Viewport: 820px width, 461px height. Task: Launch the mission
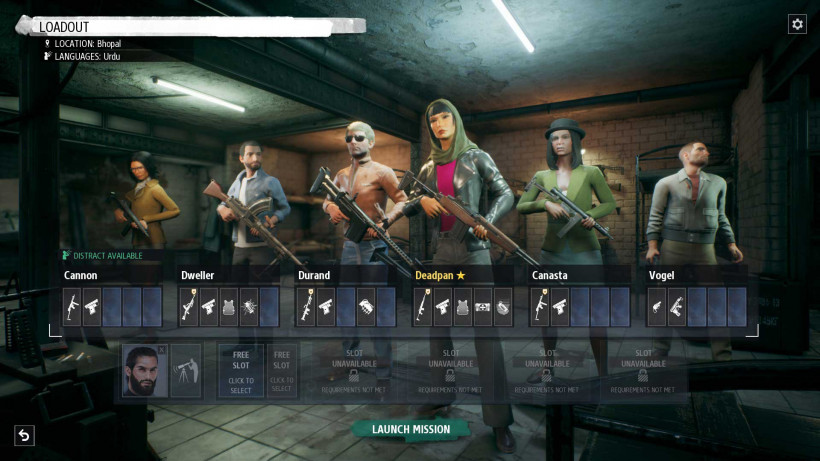tap(411, 429)
